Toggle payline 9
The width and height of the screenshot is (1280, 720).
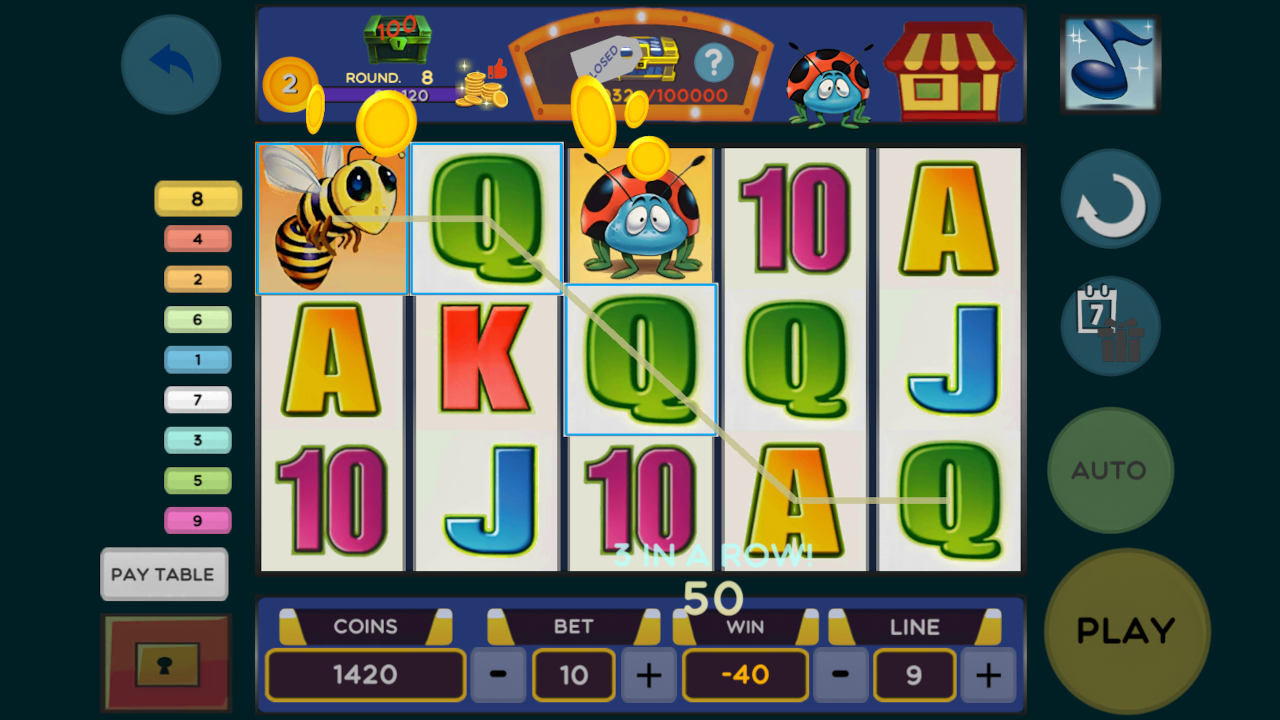[x=197, y=520]
